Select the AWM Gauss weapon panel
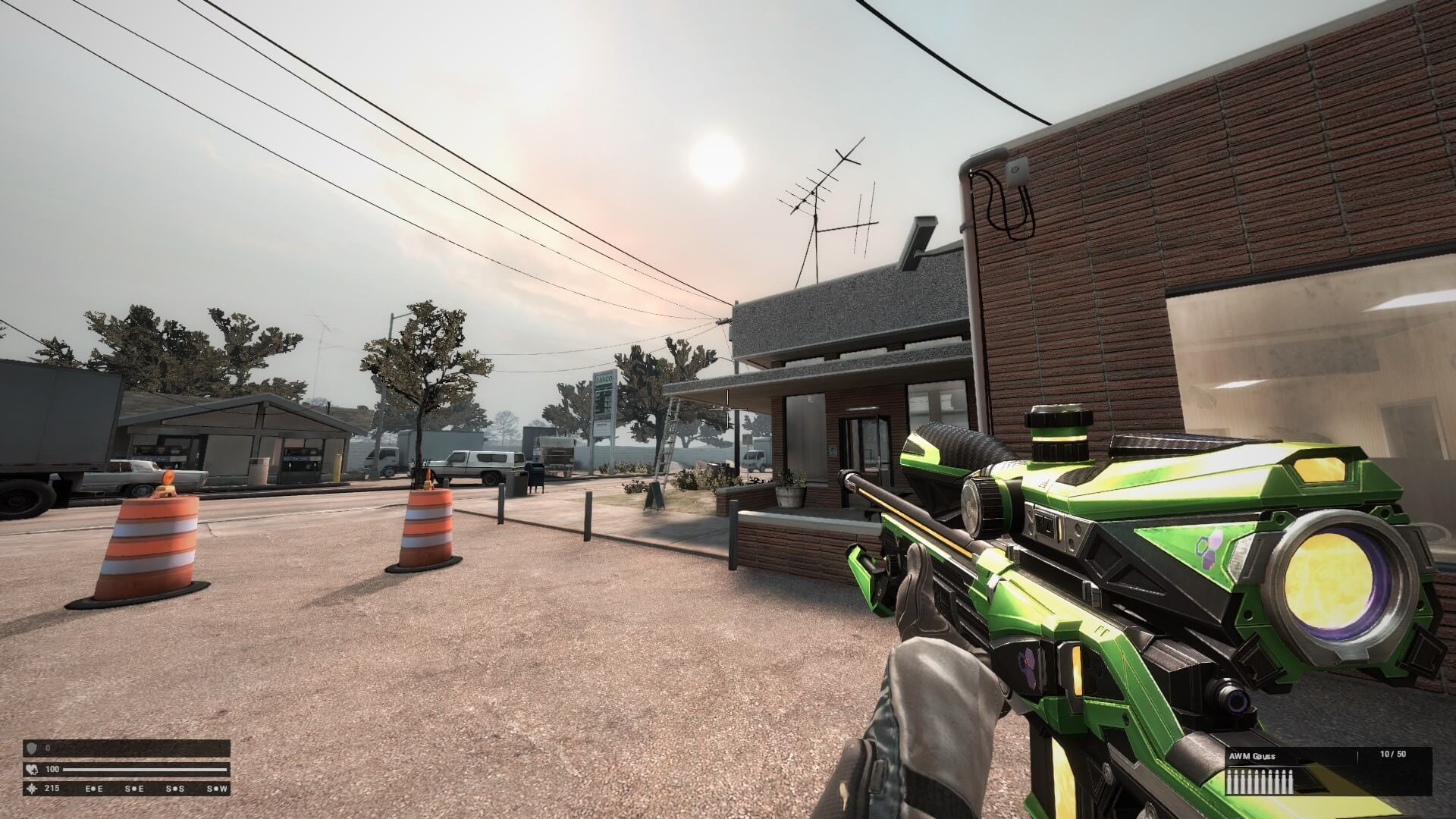Image resolution: width=1456 pixels, height=819 pixels. [1327, 771]
